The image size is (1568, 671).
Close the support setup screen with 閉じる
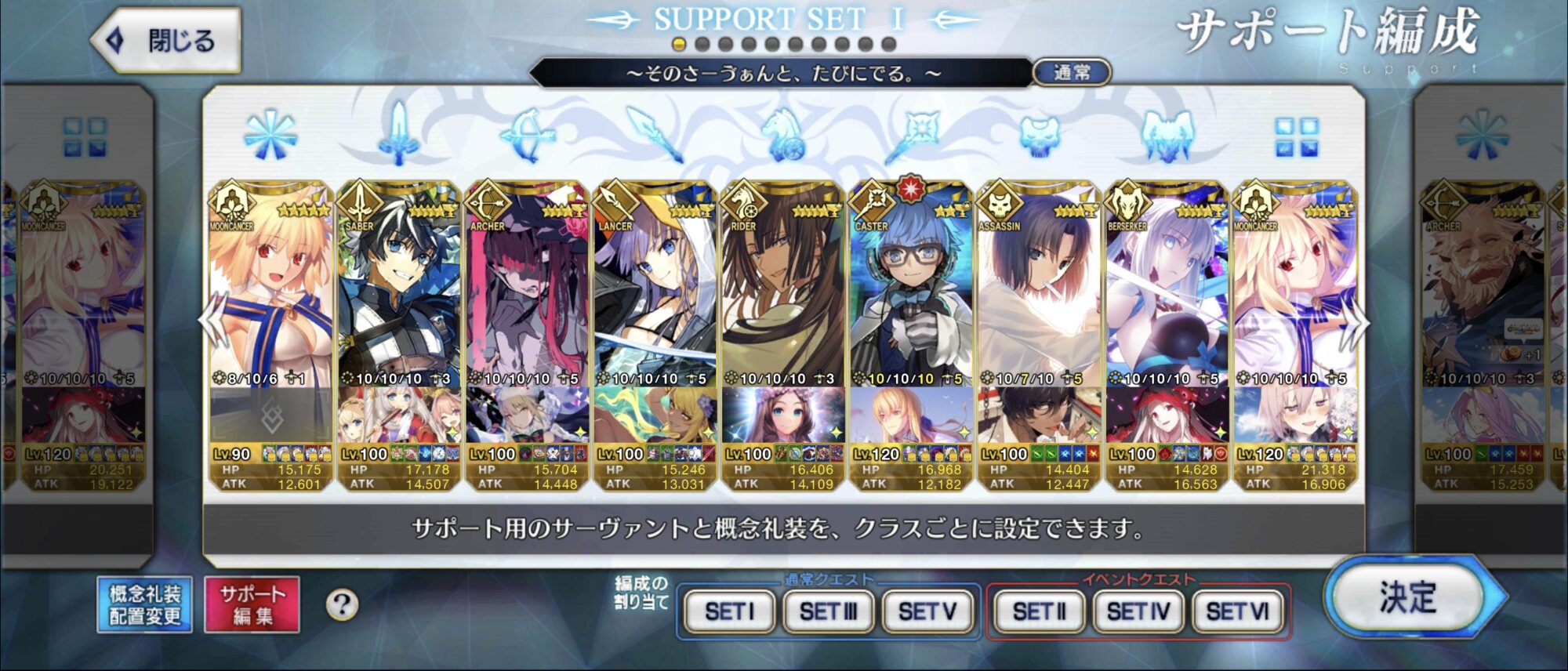click(x=166, y=40)
